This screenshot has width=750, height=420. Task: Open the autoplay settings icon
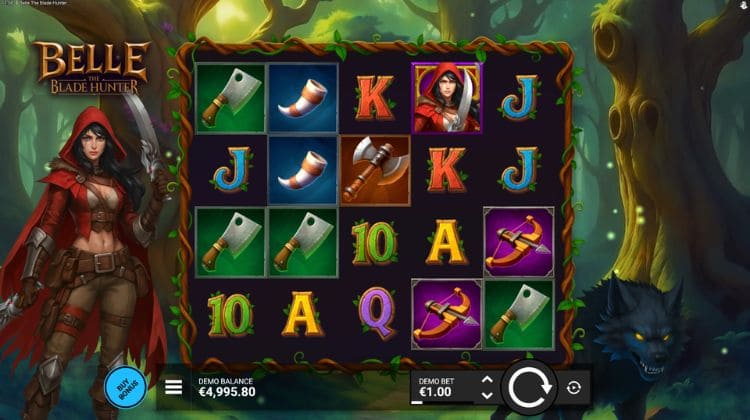[x=574, y=387]
